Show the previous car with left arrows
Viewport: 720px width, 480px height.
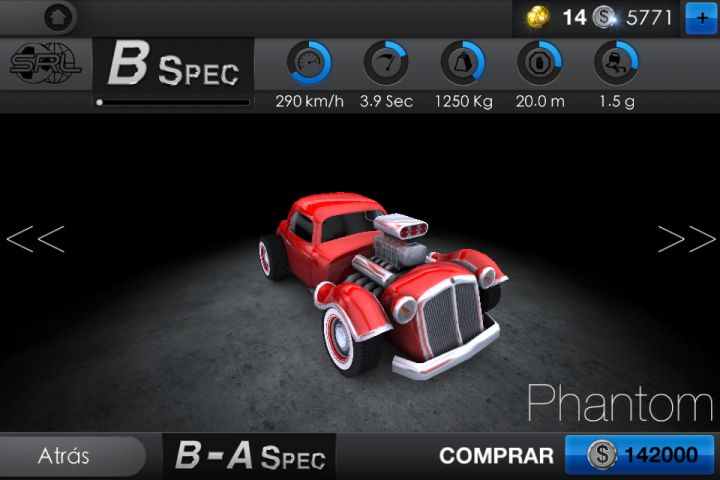tap(36, 239)
